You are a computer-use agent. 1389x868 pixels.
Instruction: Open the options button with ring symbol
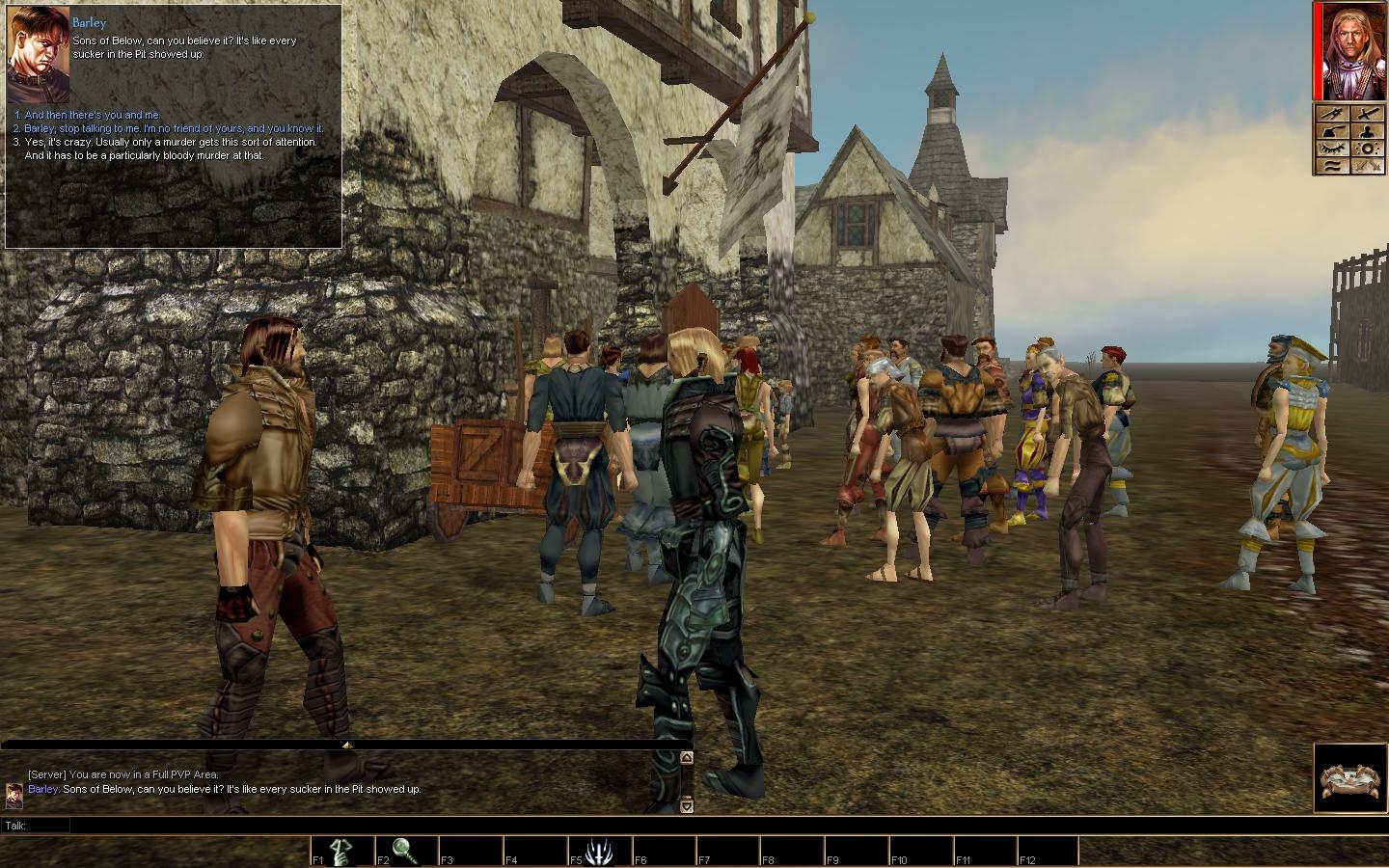pyautogui.click(x=1368, y=149)
